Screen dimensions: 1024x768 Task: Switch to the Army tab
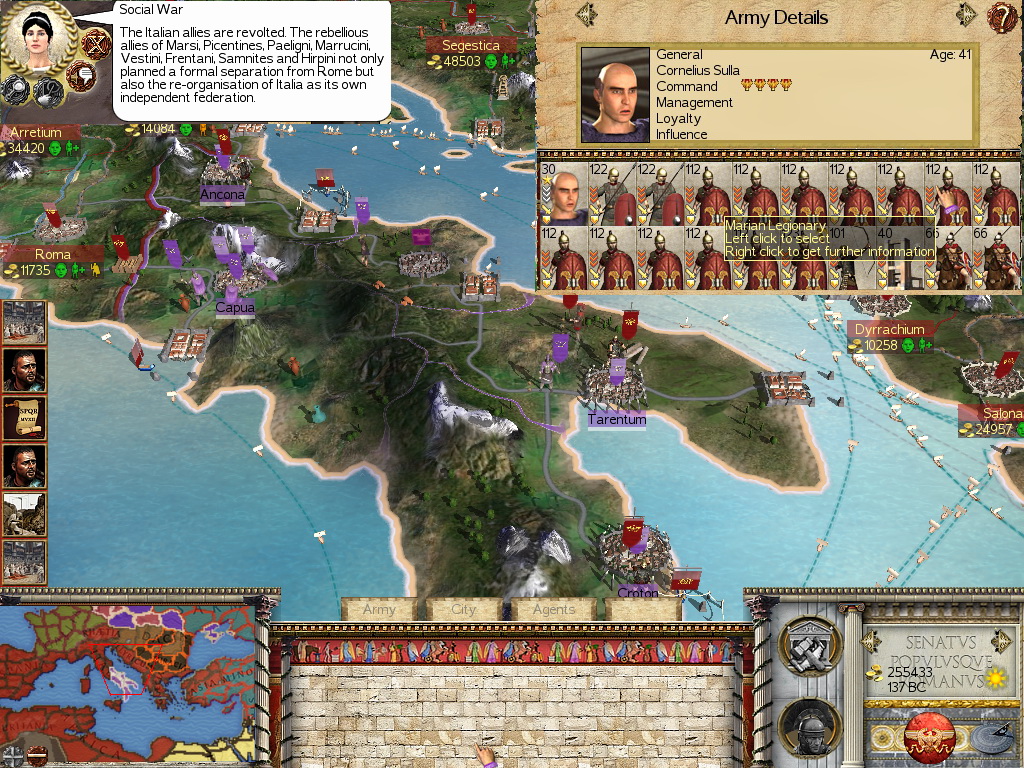[379, 609]
